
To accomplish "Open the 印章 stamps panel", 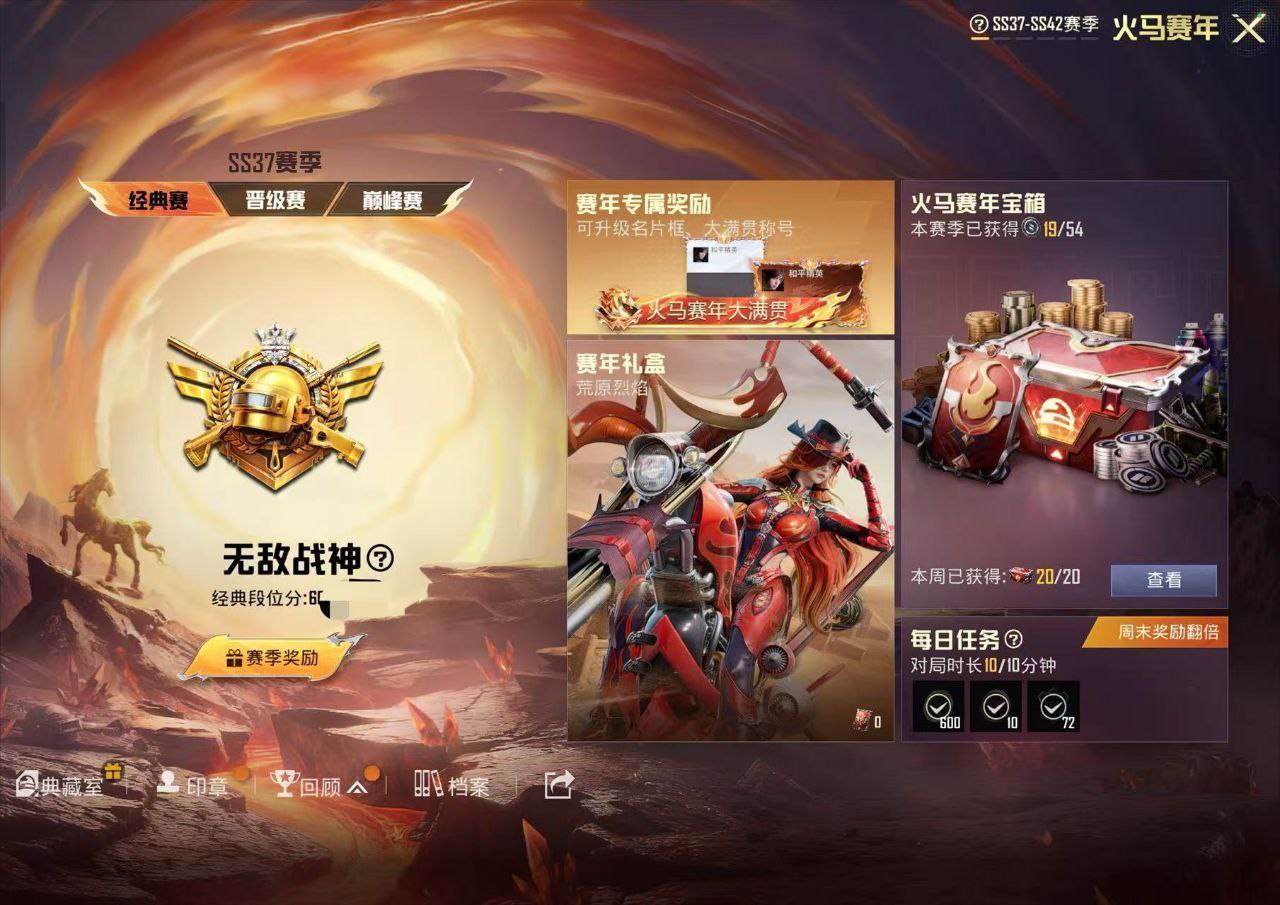I will coord(200,787).
